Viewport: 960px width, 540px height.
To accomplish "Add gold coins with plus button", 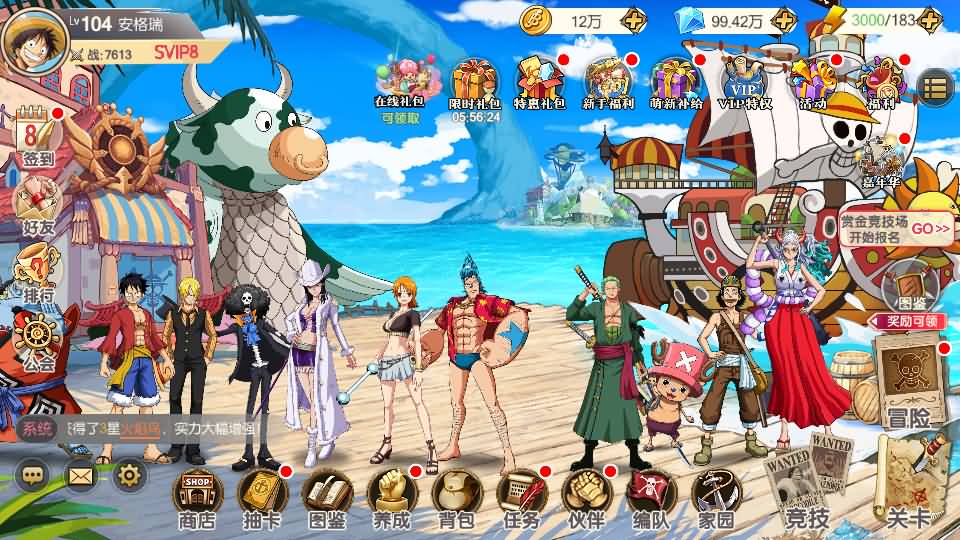I will 633,19.
